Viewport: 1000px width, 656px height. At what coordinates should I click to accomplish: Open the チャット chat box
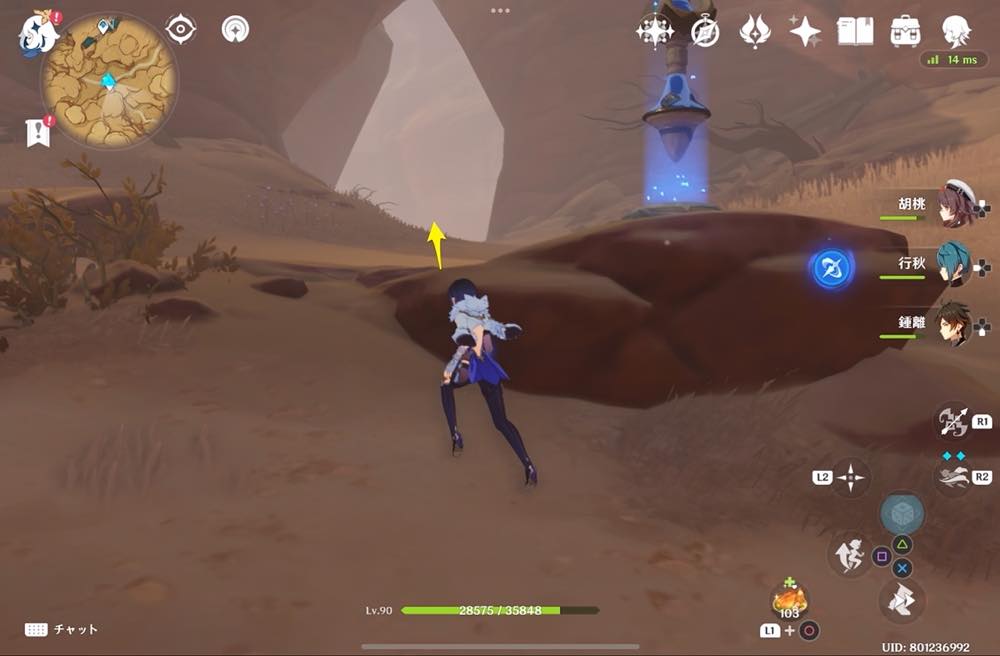[x=62, y=629]
